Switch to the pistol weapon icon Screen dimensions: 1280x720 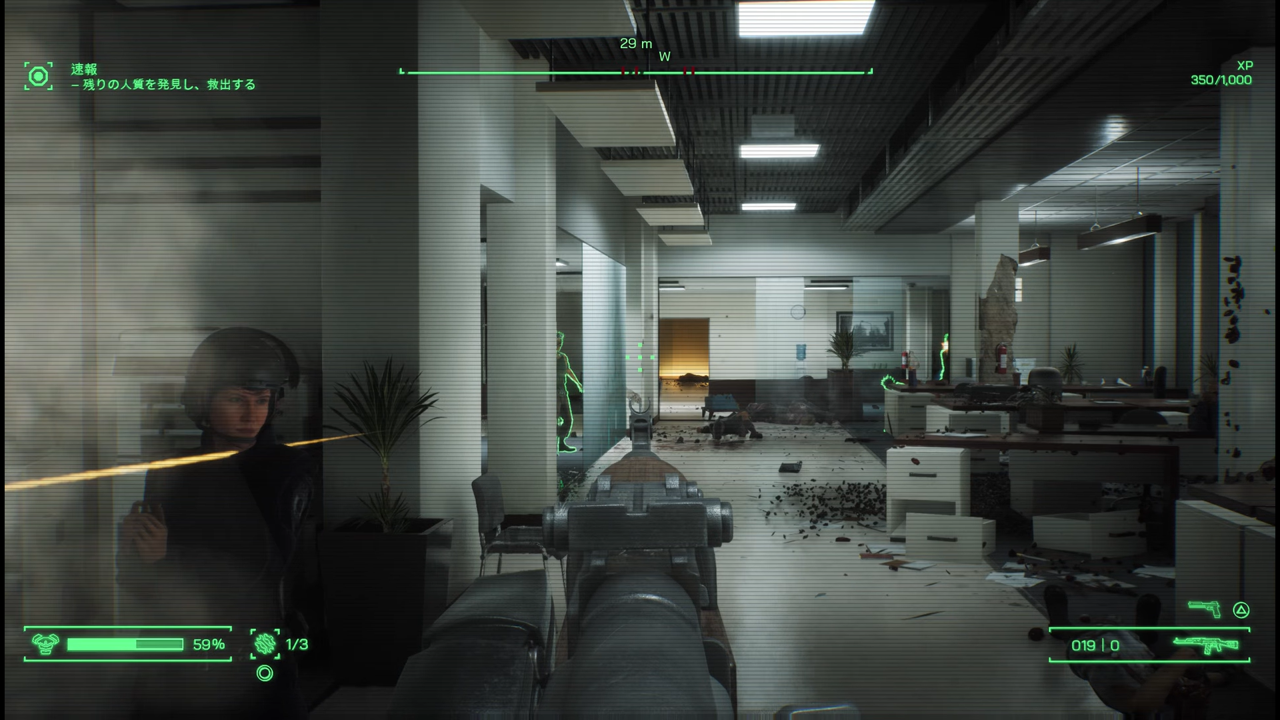(x=1204, y=609)
